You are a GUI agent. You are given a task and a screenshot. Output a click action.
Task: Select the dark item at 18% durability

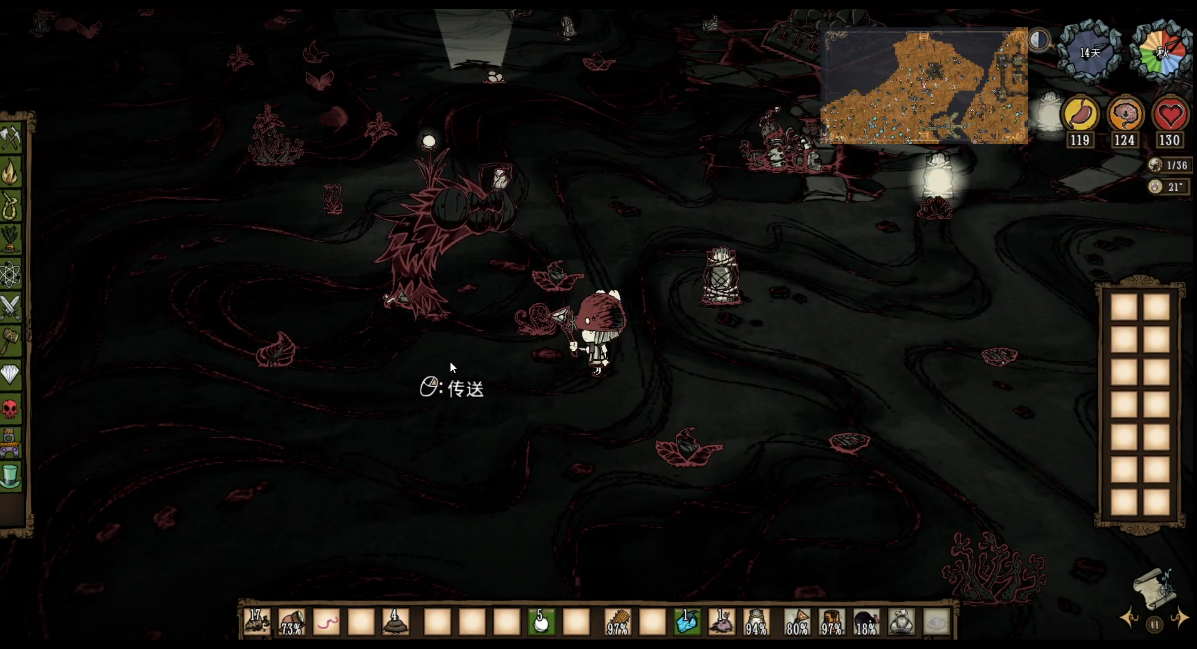(866, 622)
